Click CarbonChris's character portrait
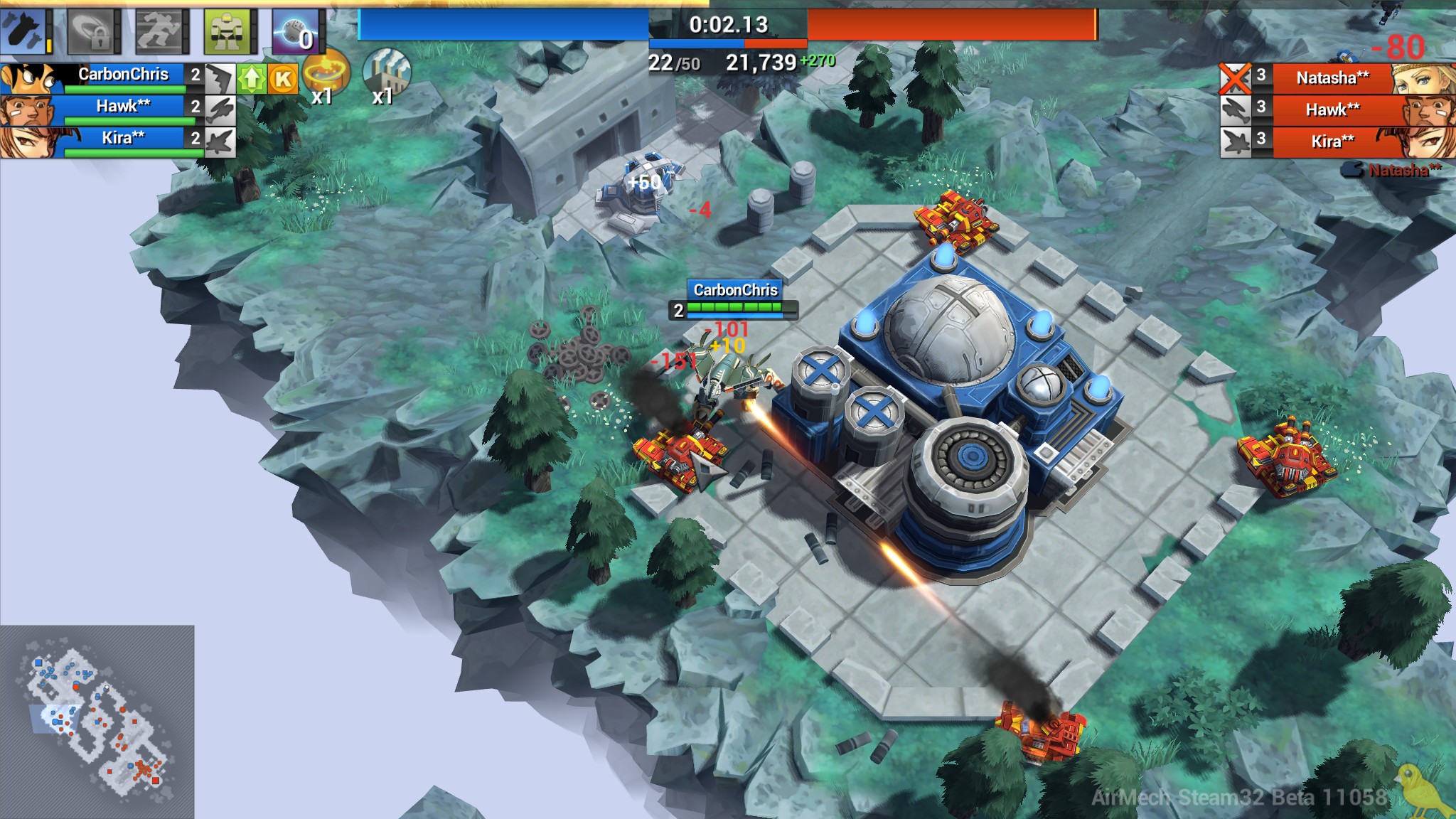1456x819 pixels. (28, 76)
